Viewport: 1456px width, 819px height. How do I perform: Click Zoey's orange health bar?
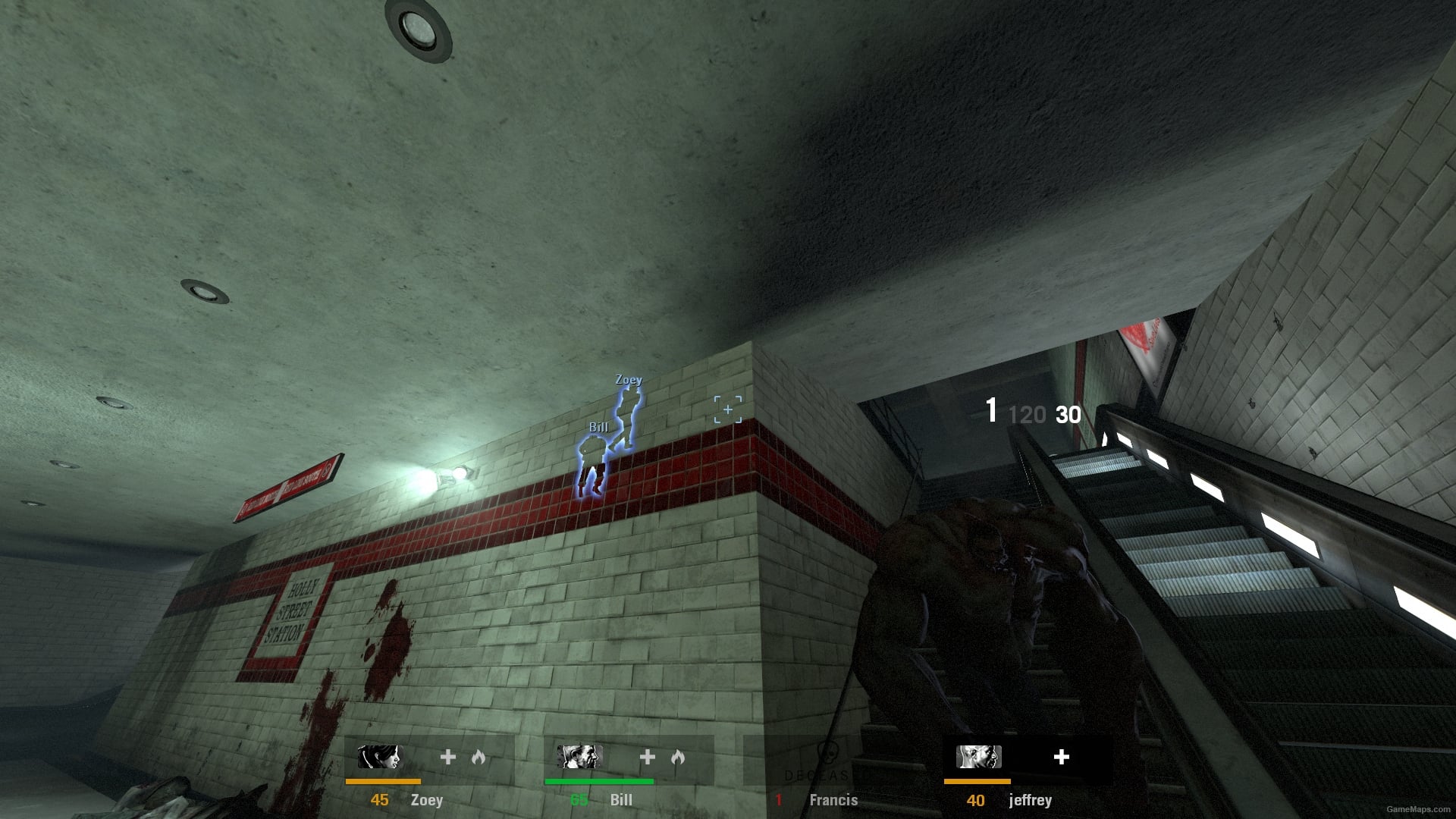point(384,780)
